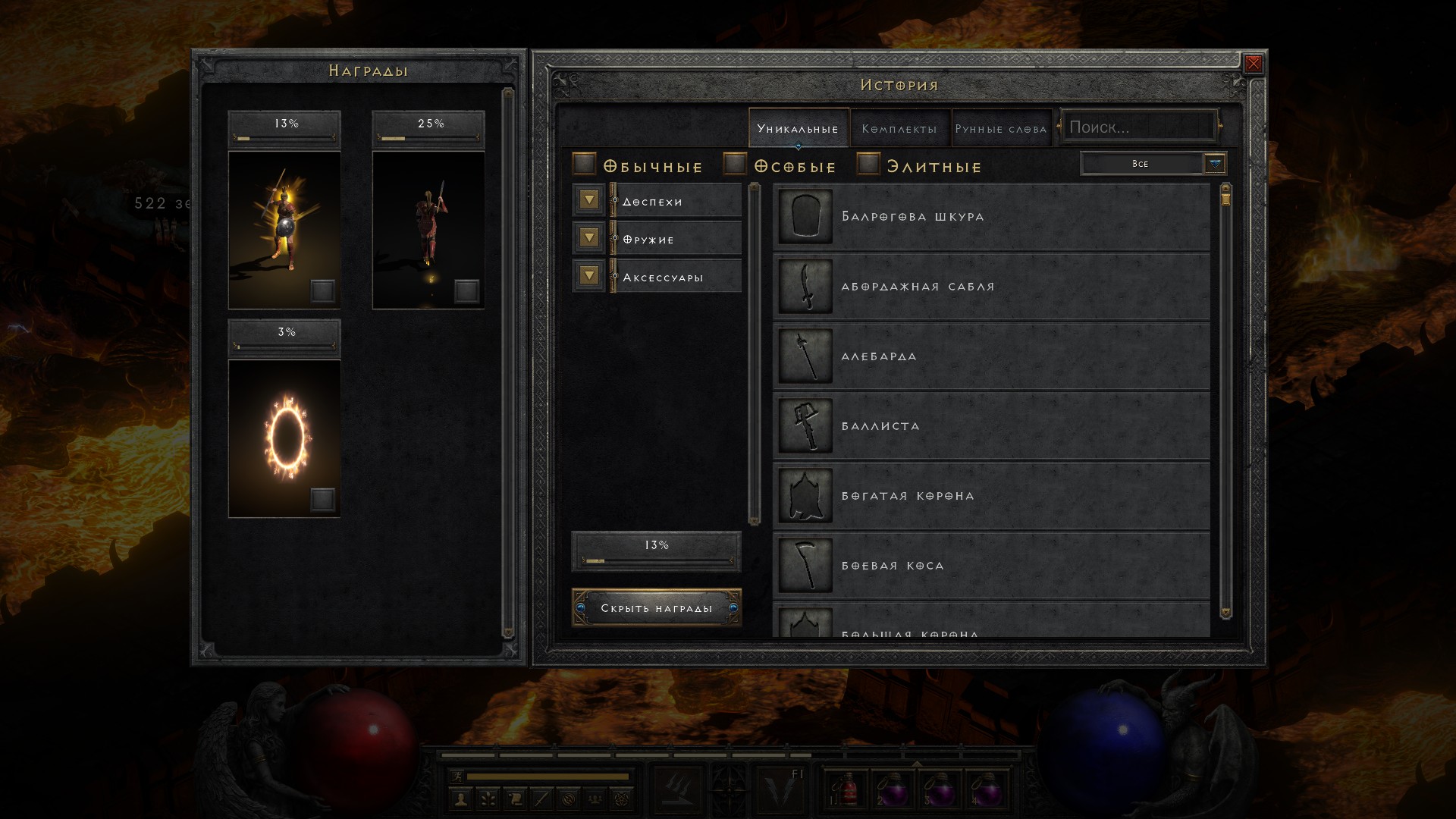Select the Балрогова шкура entry
Image resolution: width=1456 pixels, height=819 pixels.
pyautogui.click(x=990, y=217)
